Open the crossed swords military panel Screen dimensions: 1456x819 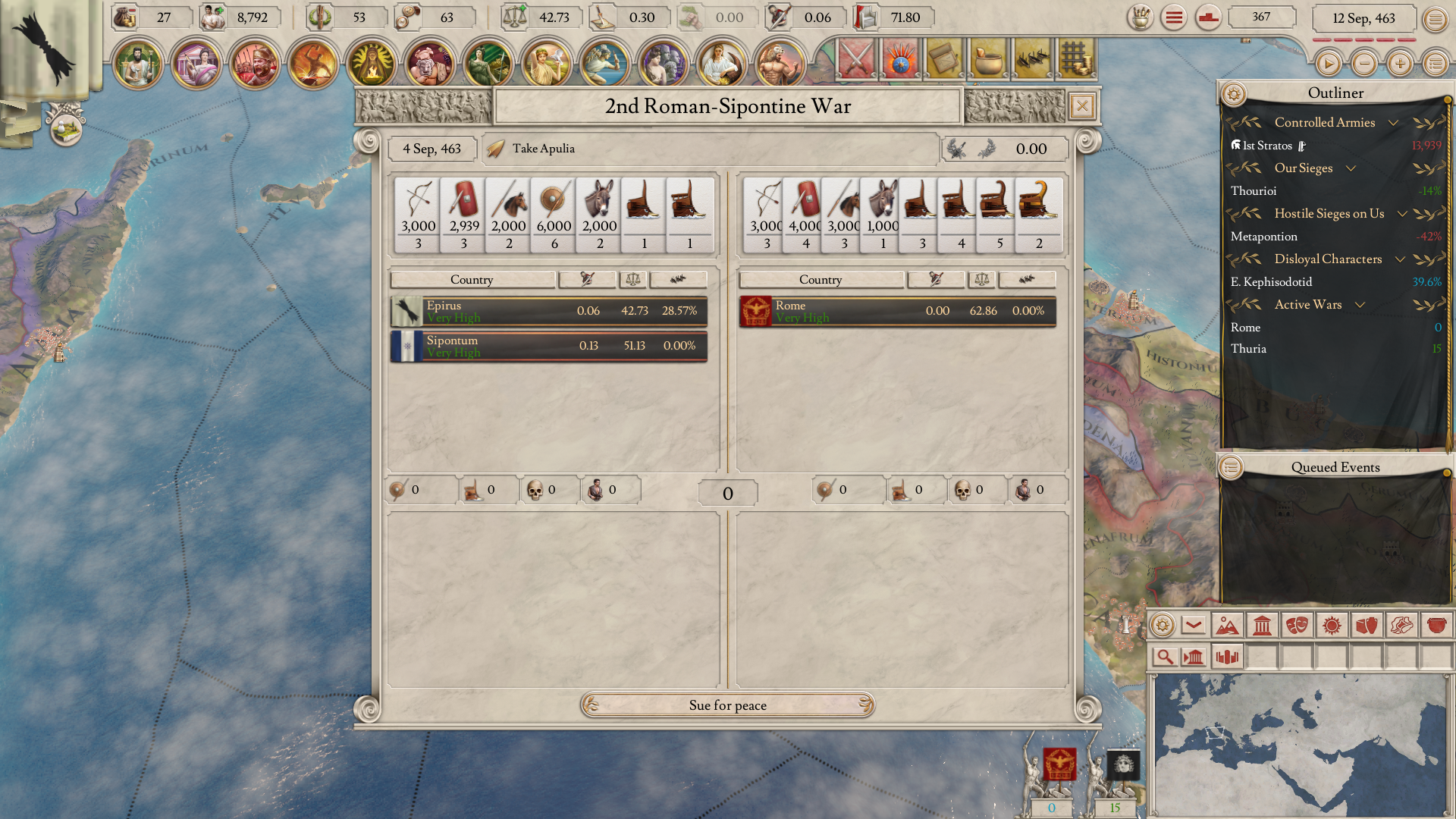click(857, 59)
